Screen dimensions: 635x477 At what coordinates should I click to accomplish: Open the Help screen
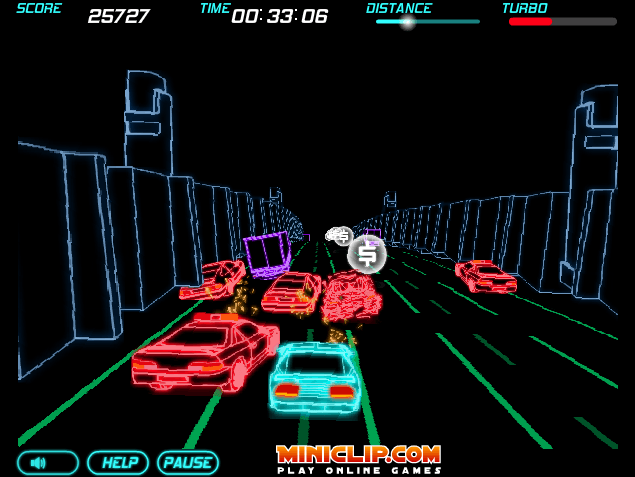(x=118, y=463)
